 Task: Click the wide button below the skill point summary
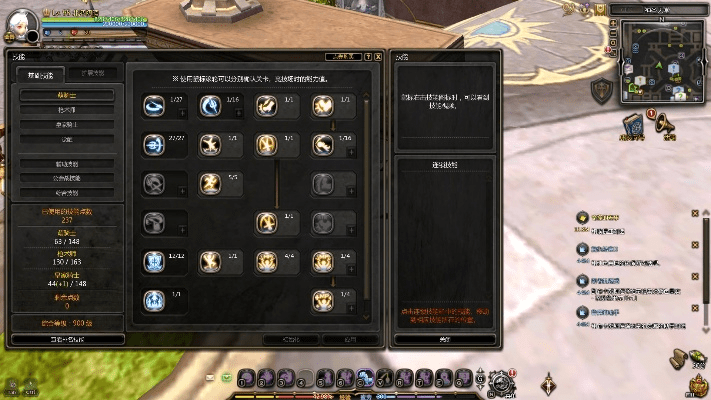click(67, 339)
